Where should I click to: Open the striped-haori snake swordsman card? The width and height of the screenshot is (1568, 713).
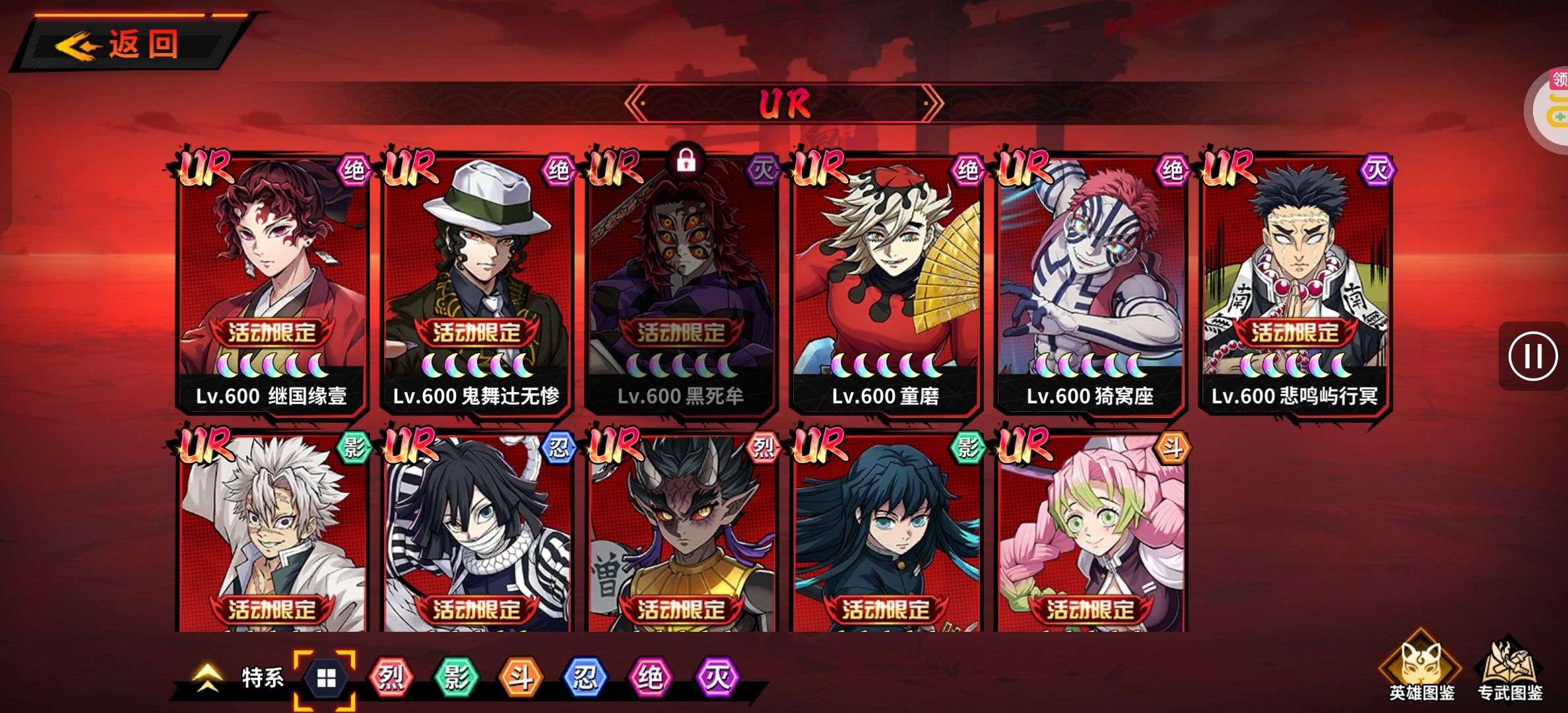pos(476,535)
